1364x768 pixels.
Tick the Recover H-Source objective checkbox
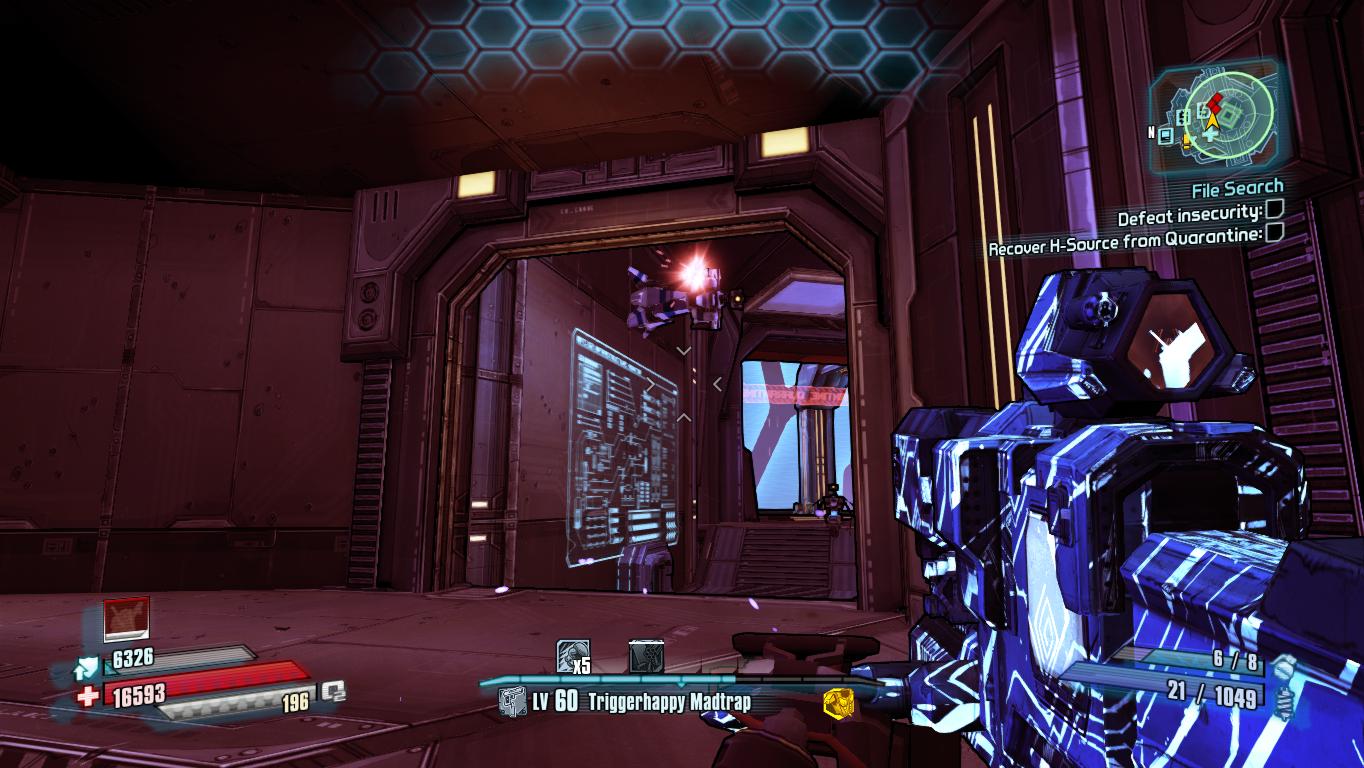pyautogui.click(x=1274, y=232)
